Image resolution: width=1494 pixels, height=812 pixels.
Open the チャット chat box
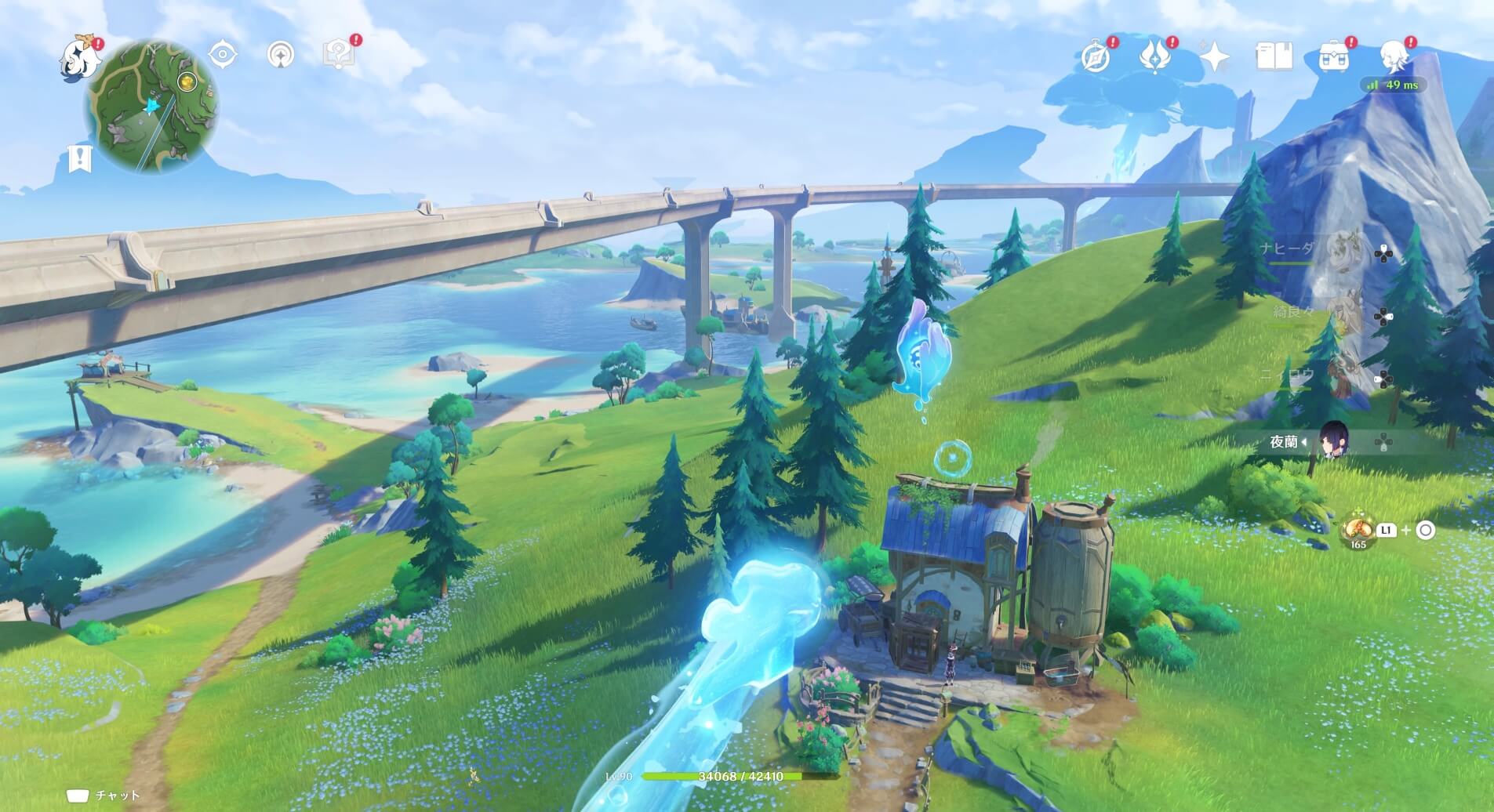click(104, 796)
